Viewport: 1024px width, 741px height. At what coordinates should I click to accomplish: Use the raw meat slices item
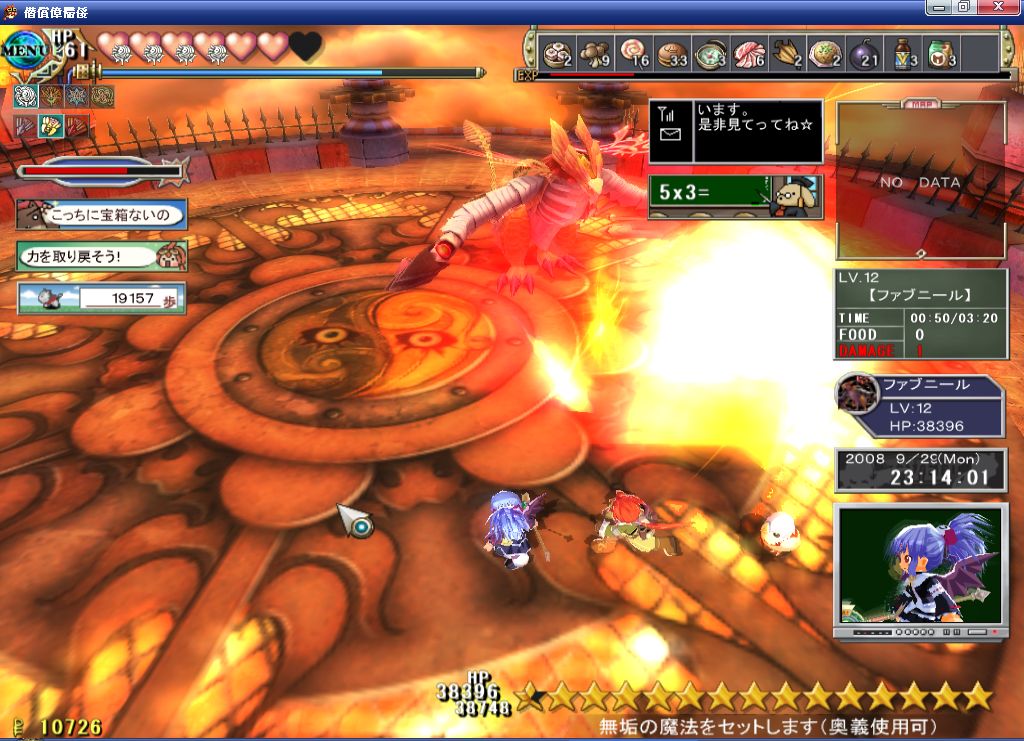749,53
